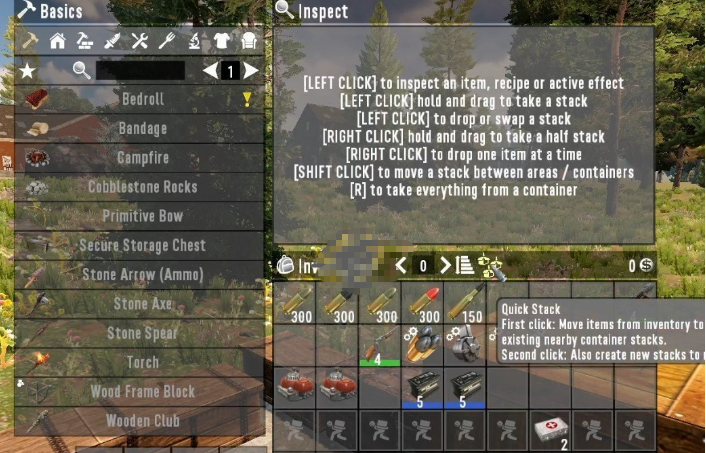The image size is (706, 453).
Task: Choose the Bandage recipe
Action: point(143,129)
